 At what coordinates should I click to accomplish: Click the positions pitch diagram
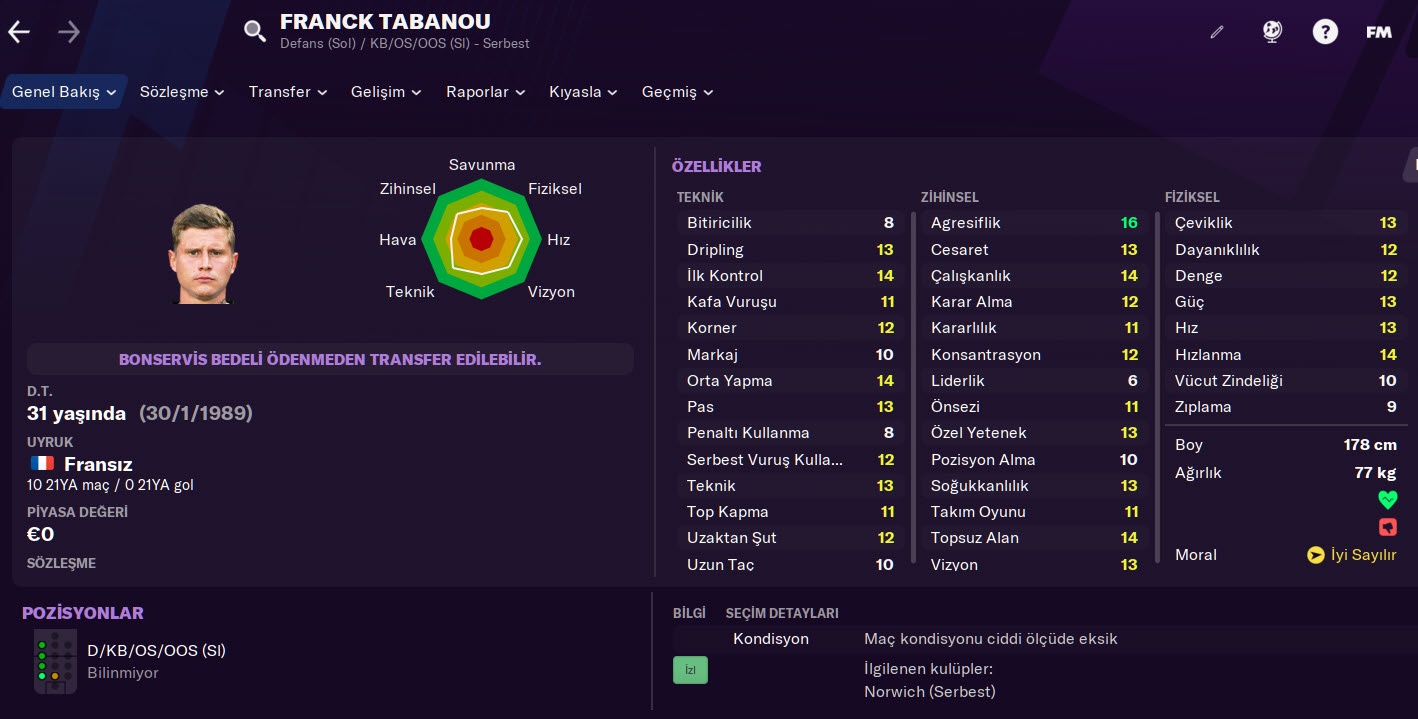click(55, 661)
